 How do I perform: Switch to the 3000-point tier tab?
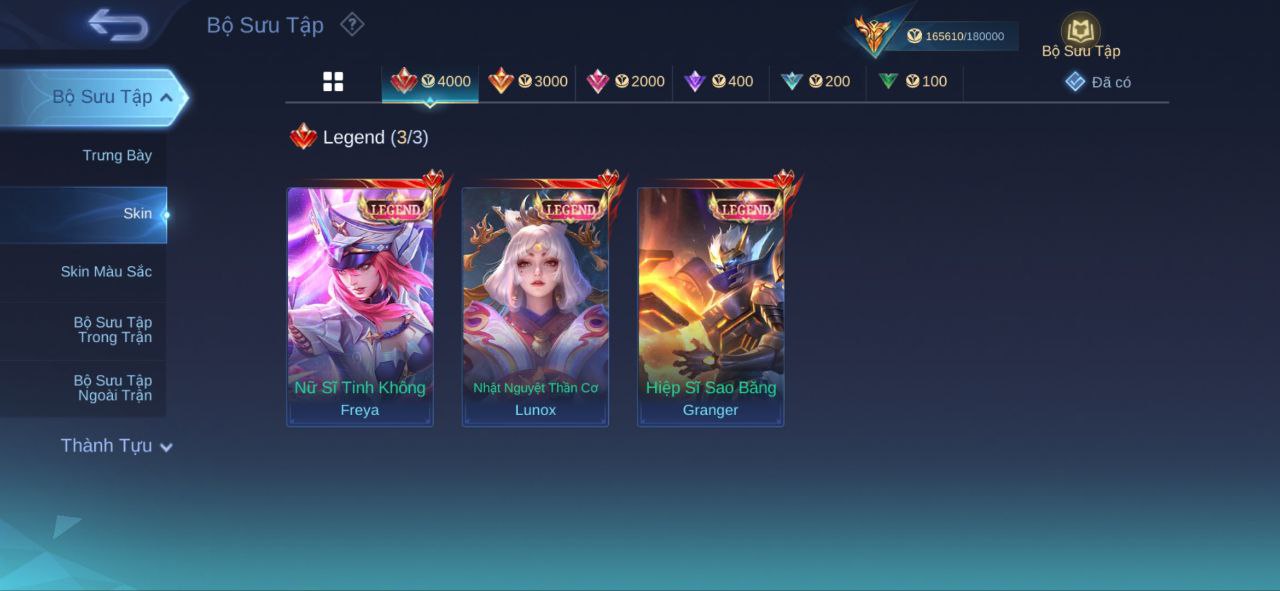click(x=528, y=82)
